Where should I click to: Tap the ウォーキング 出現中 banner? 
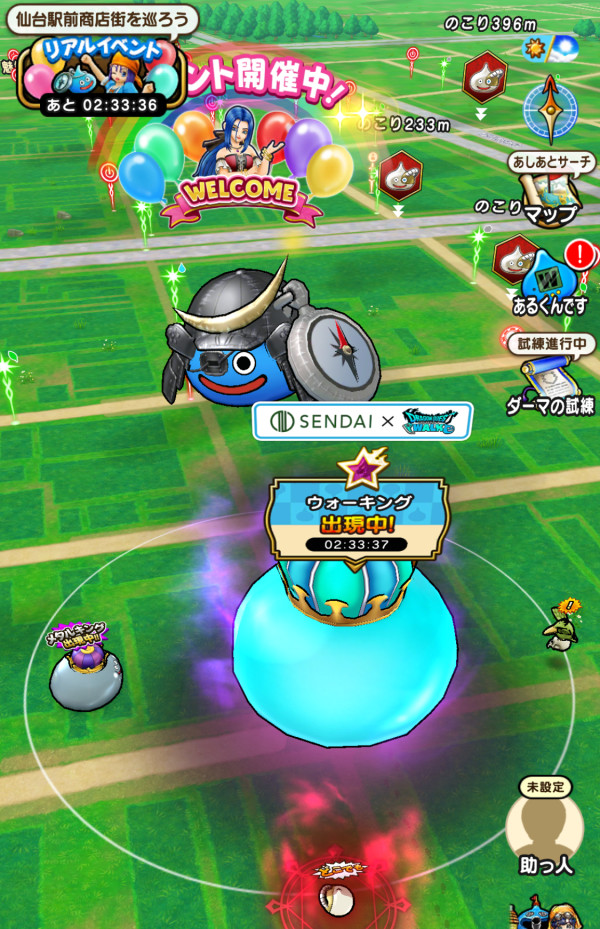(x=357, y=516)
